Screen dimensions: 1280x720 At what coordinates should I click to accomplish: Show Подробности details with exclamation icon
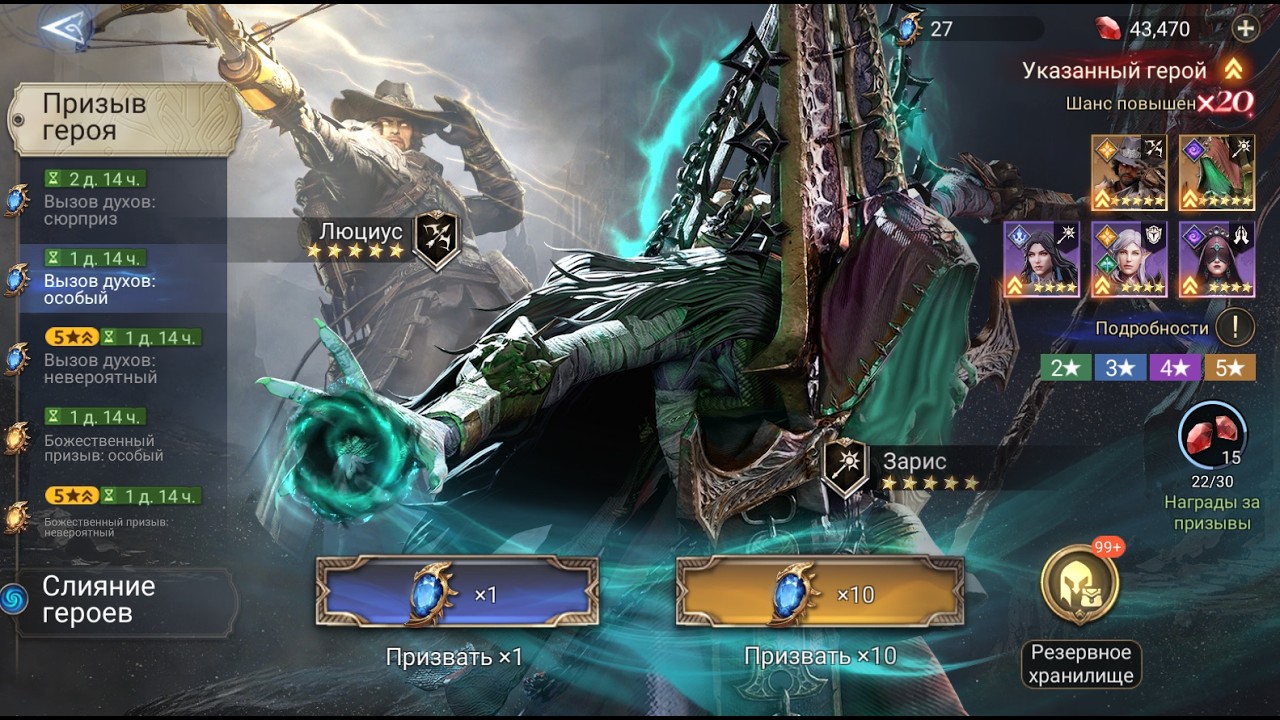[1235, 327]
